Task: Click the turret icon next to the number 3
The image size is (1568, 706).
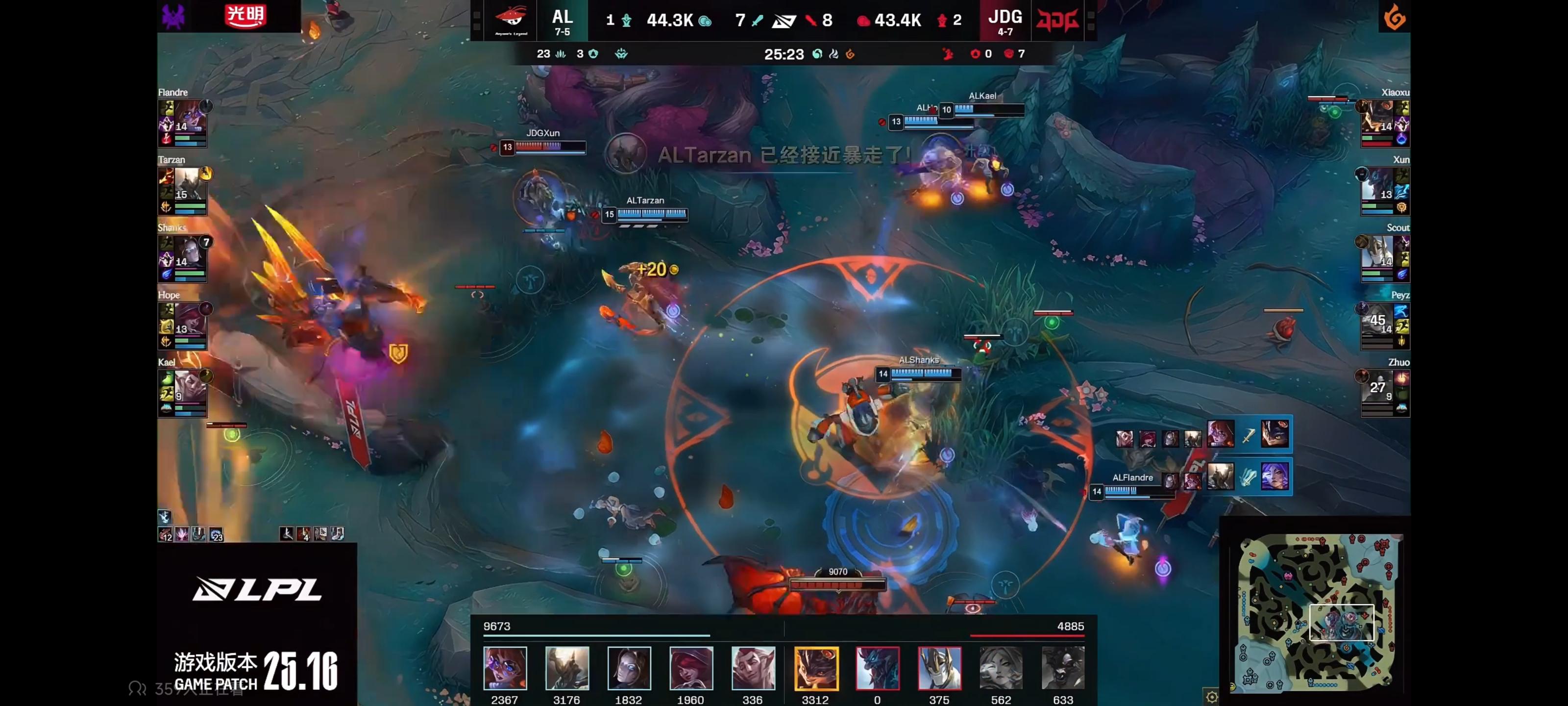Action: click(x=593, y=54)
